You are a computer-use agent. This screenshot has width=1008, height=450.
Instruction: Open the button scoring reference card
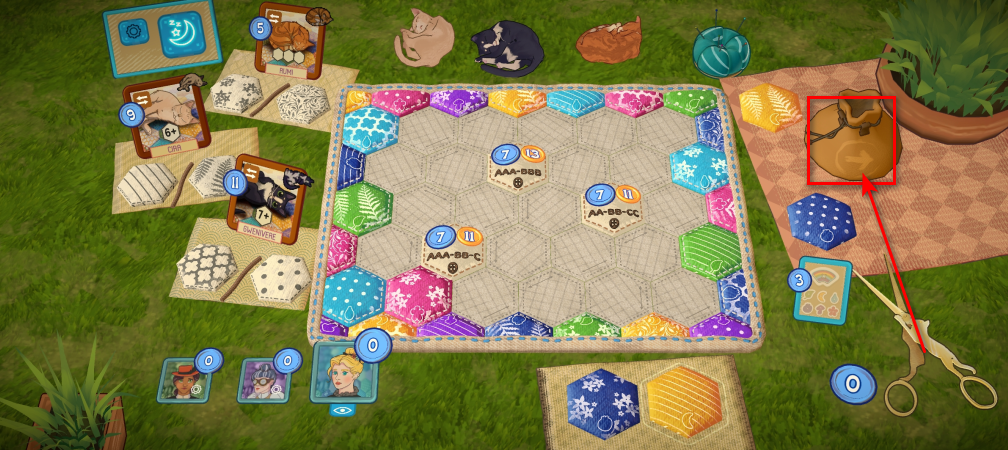[x=824, y=291]
